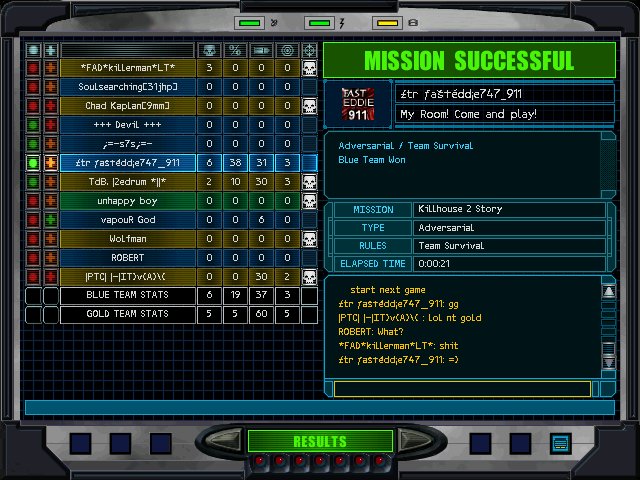Sort by the skull kills column header

[209, 50]
